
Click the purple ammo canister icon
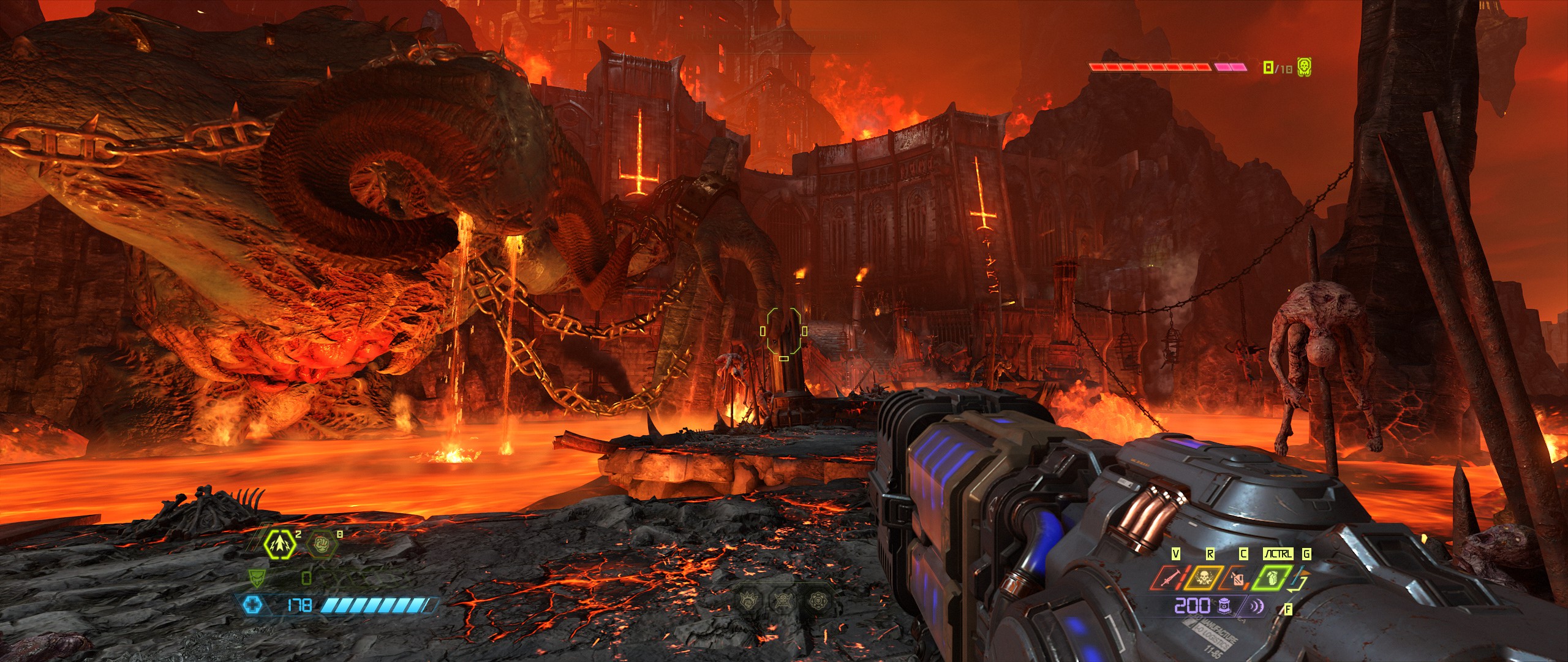(x=1224, y=606)
